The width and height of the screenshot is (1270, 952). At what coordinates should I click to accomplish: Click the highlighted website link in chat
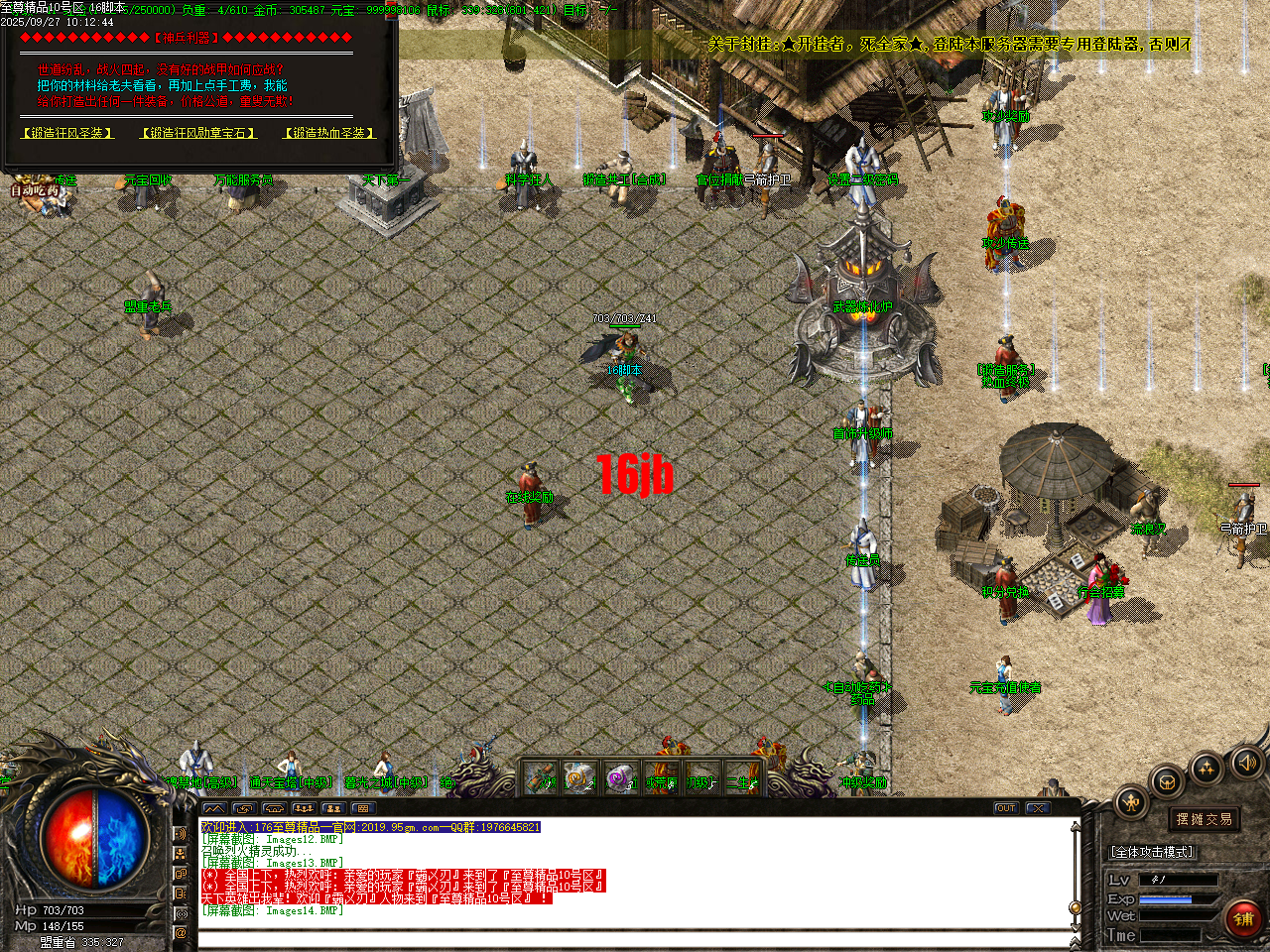click(x=397, y=826)
